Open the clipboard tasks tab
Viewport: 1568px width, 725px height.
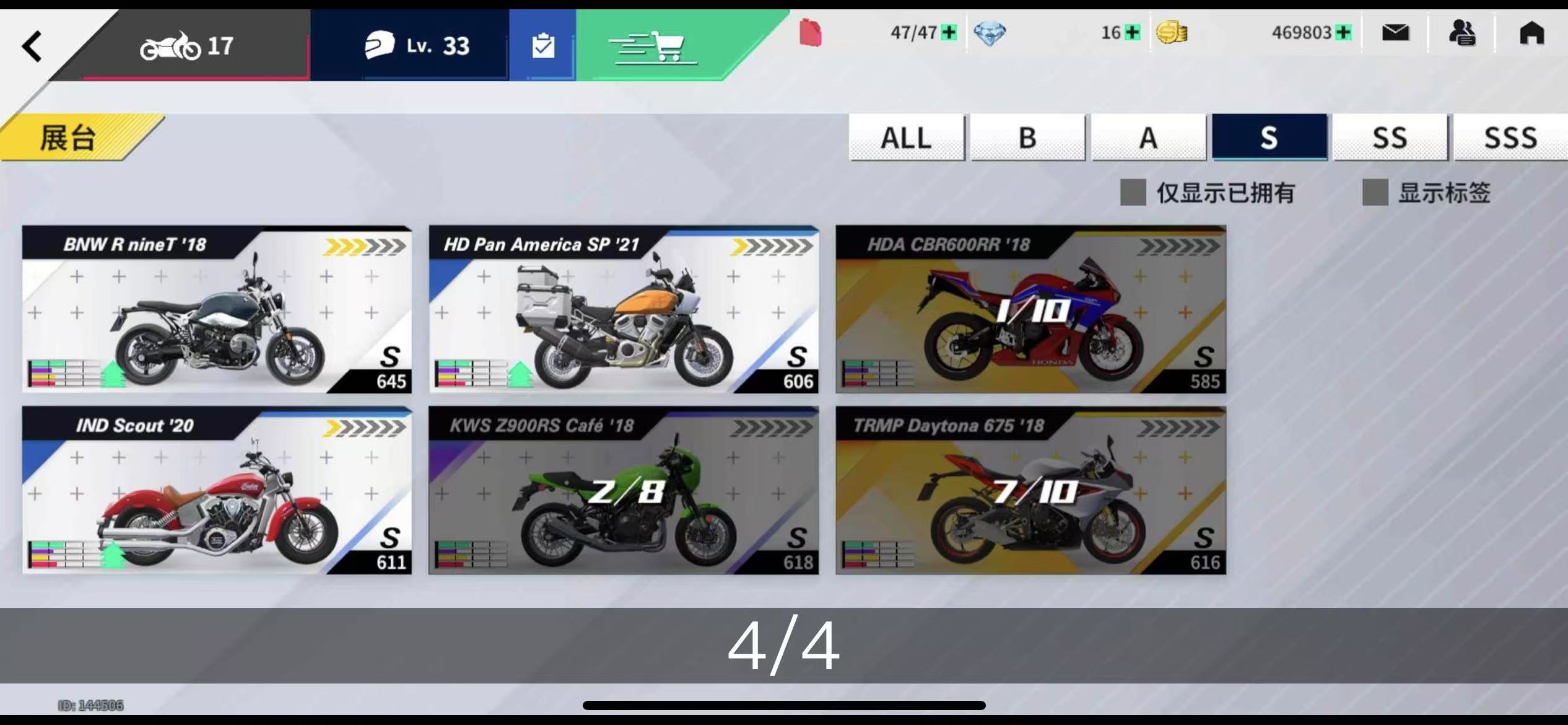click(x=542, y=46)
